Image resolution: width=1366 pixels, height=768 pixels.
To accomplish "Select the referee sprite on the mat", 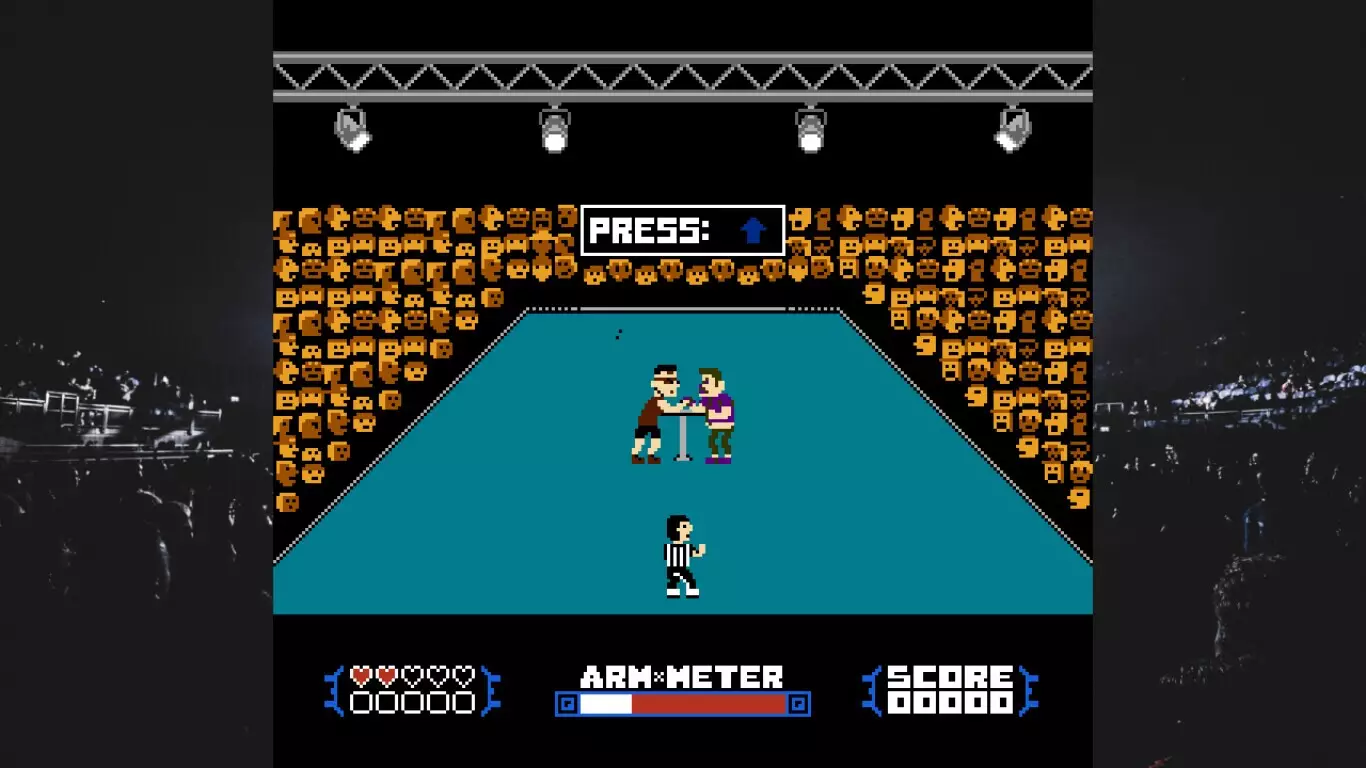I will (x=678, y=555).
